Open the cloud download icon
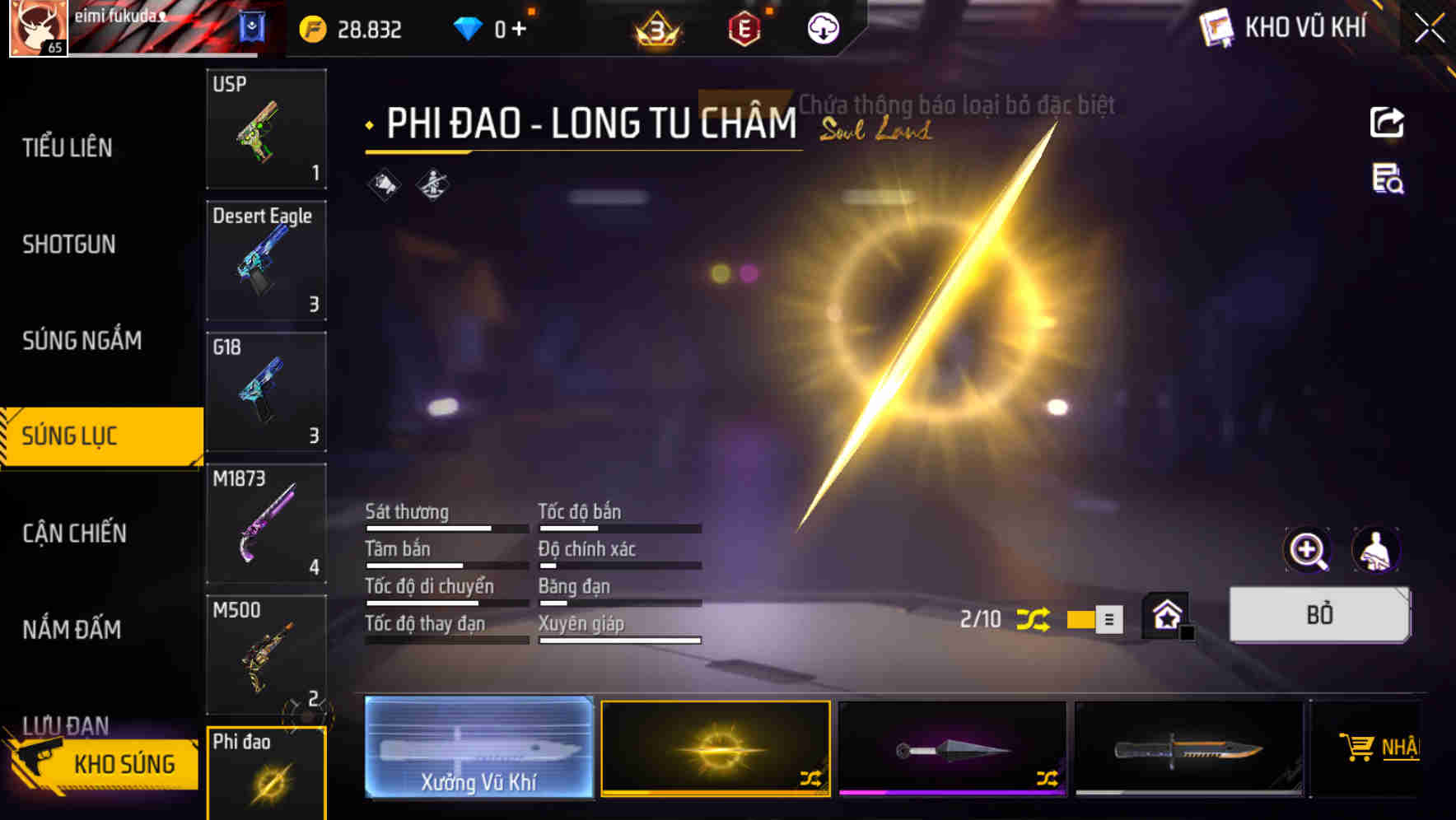The height and width of the screenshot is (820, 1456). (x=822, y=29)
